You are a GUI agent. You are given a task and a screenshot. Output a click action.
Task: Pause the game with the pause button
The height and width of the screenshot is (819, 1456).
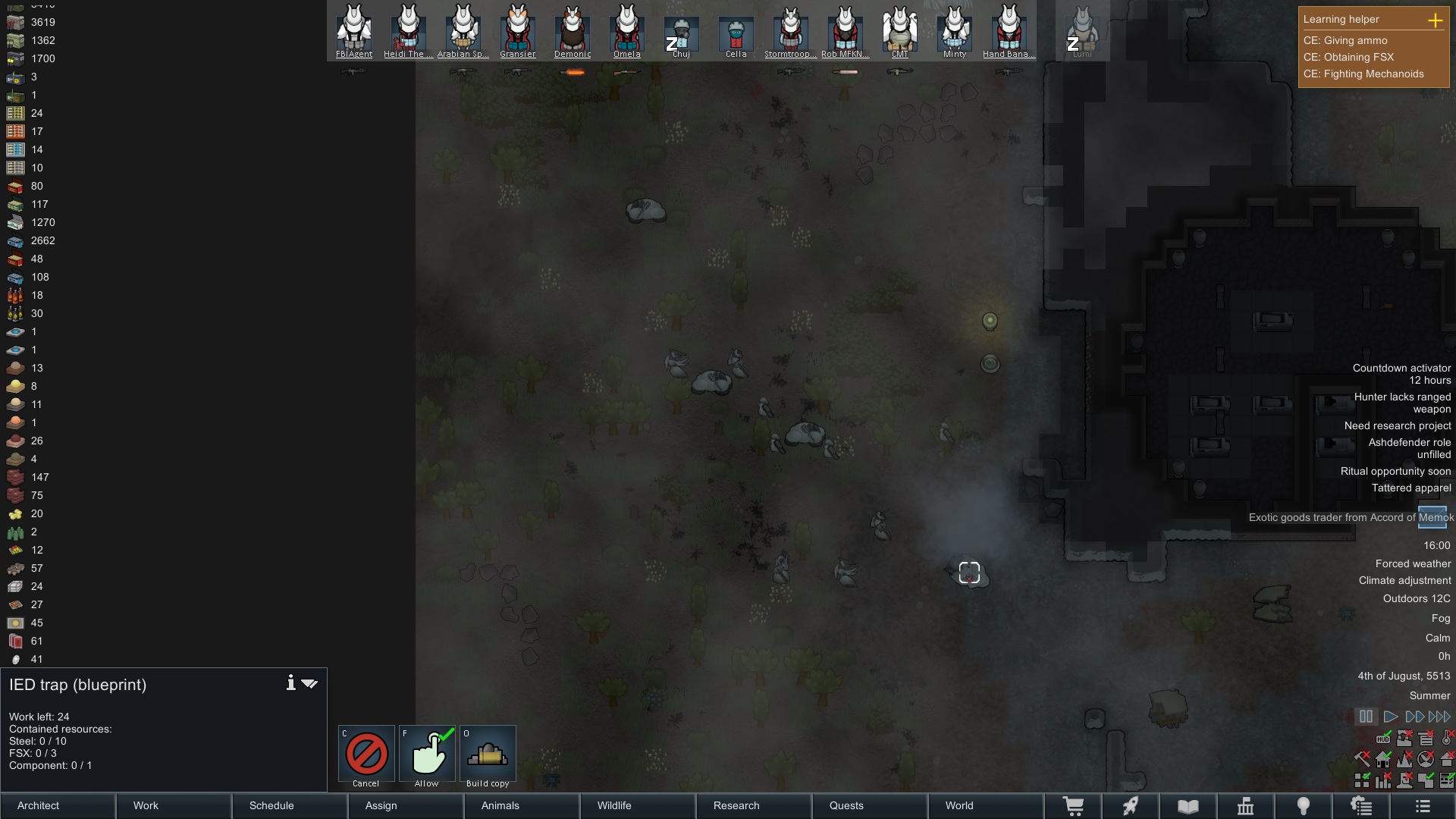(x=1366, y=717)
